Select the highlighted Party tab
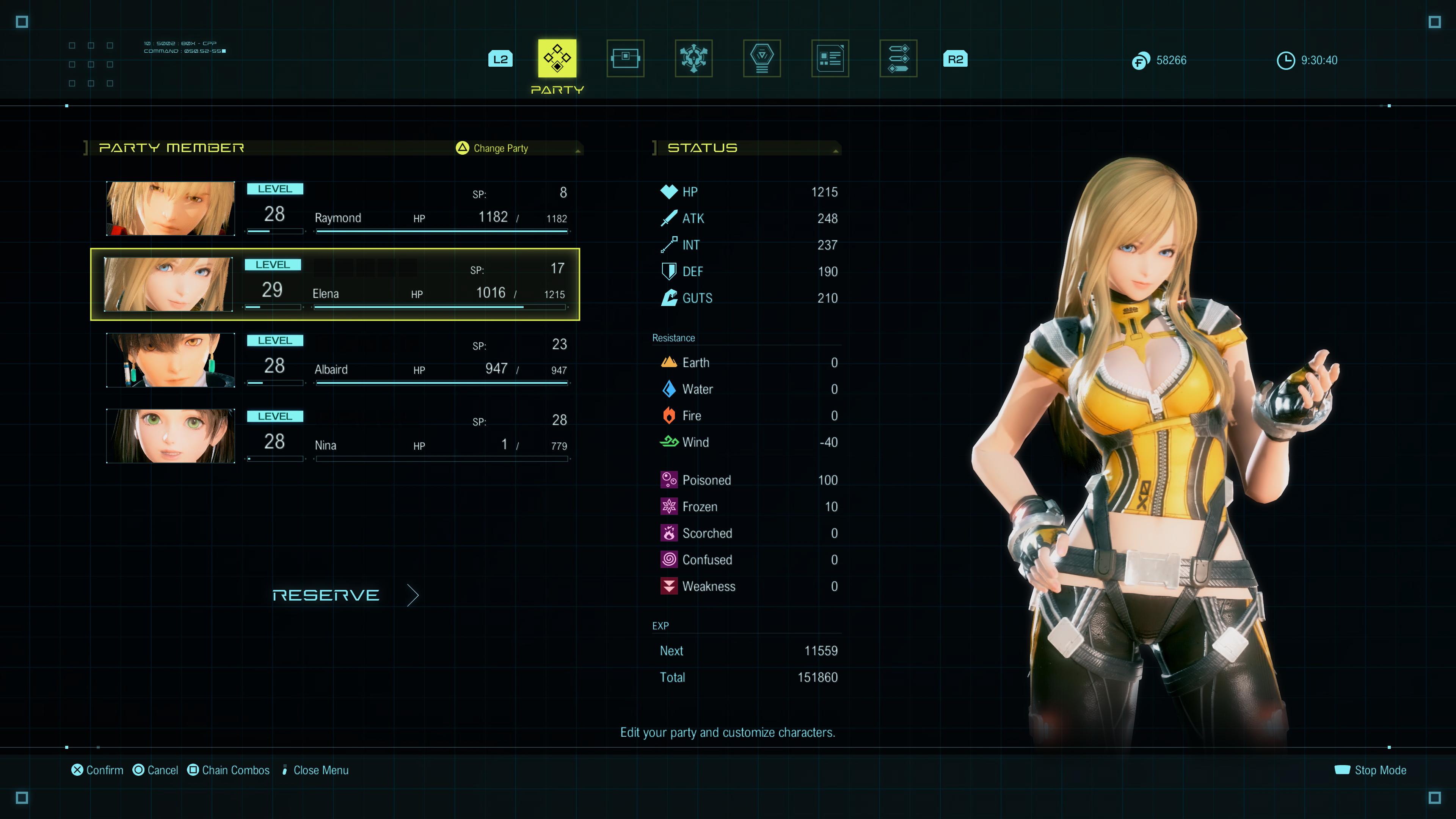The height and width of the screenshot is (819, 1456). (557, 58)
